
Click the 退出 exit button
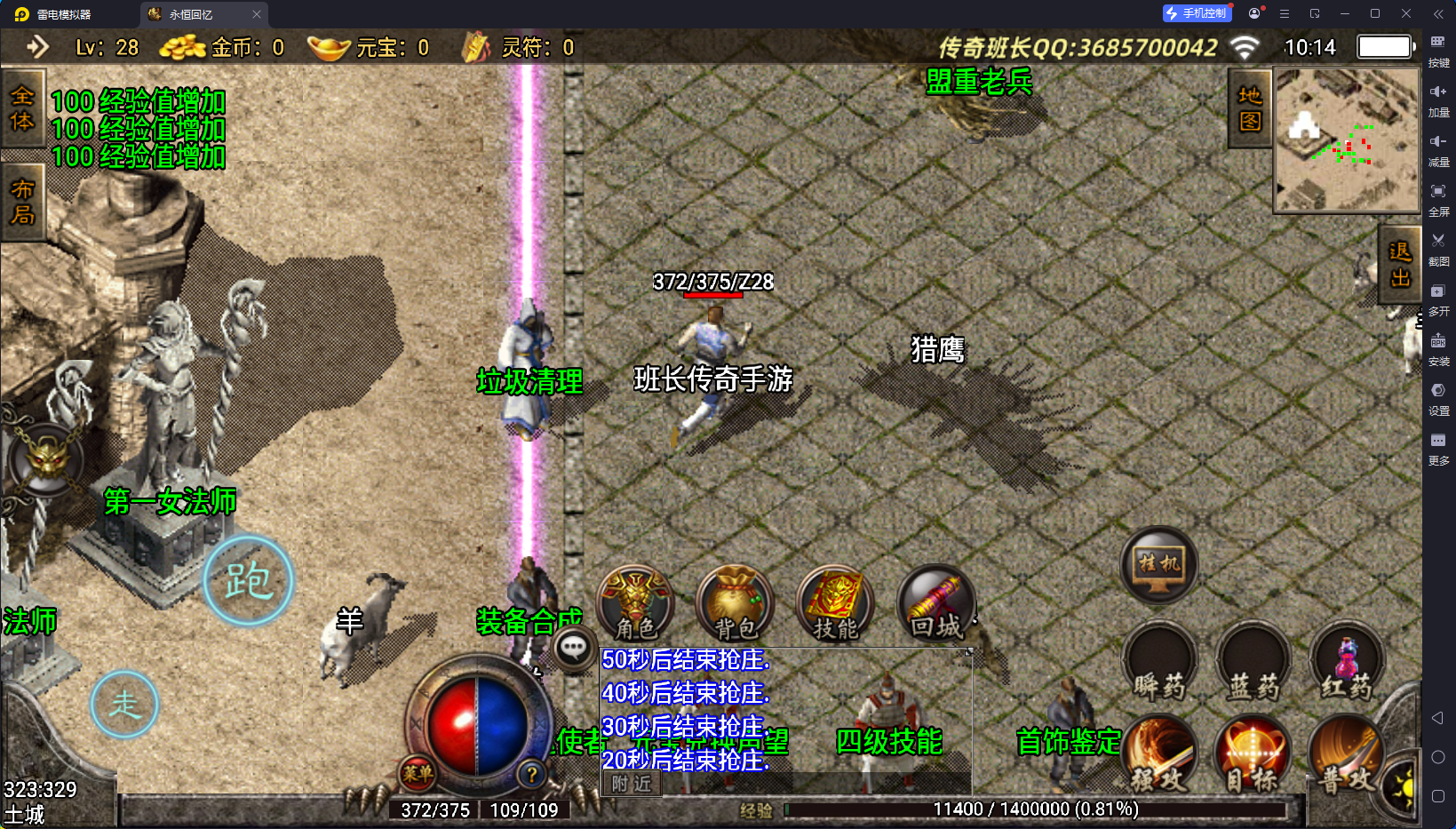[x=1400, y=265]
